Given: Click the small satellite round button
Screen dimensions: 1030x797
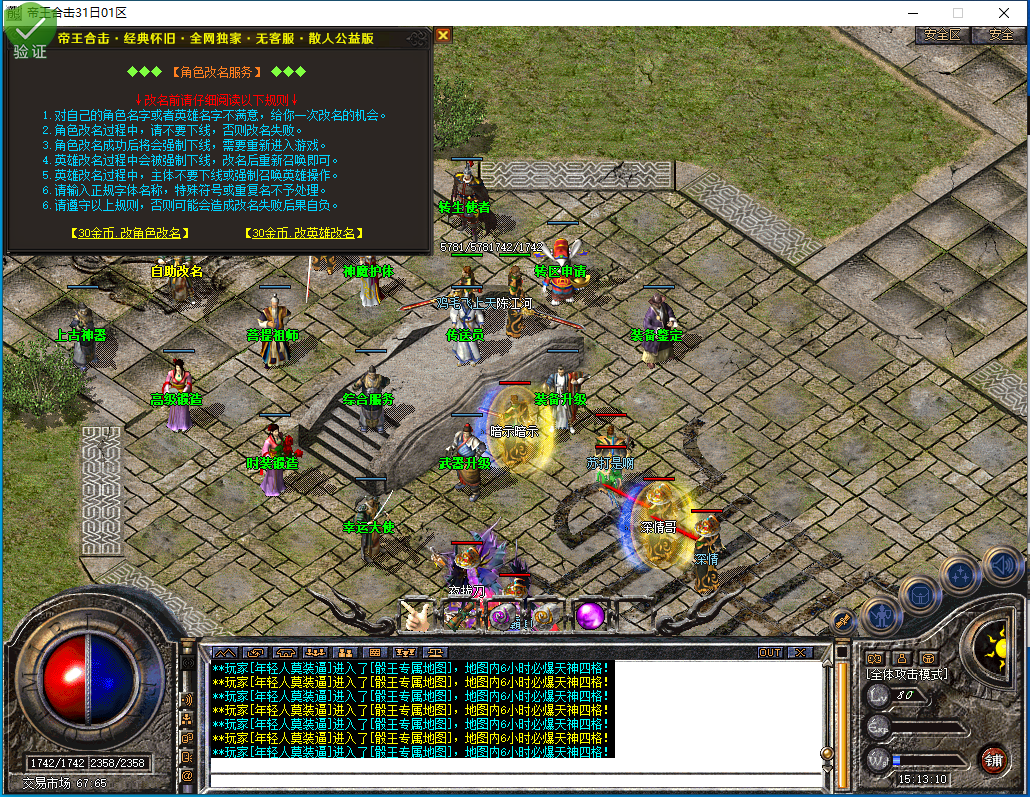Looking at the screenshot, I should (x=842, y=621).
